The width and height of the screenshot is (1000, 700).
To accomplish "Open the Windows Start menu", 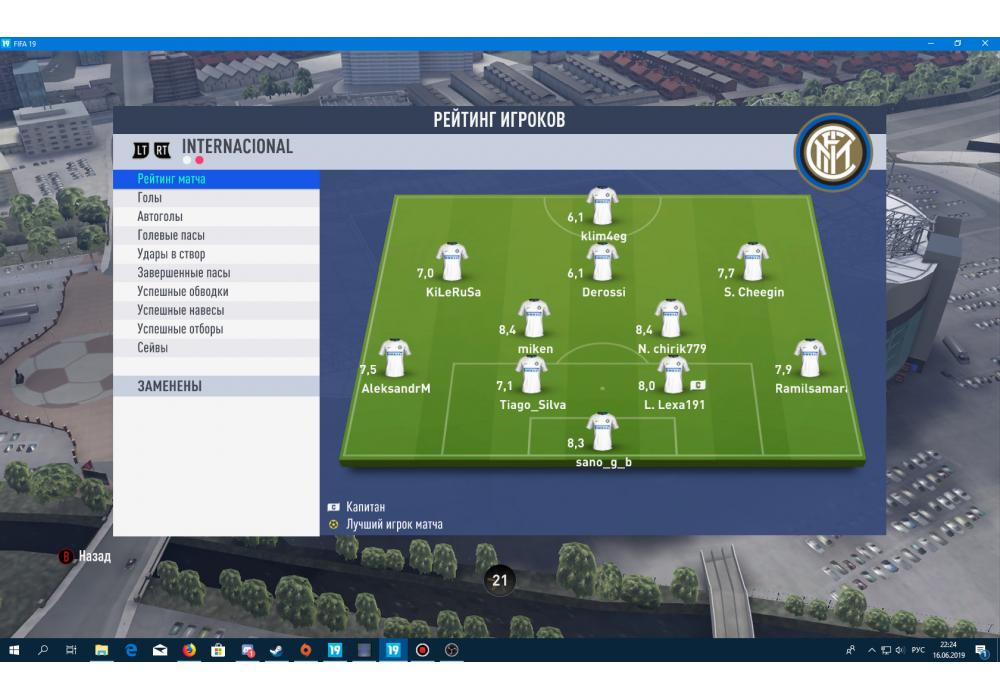I will 14,650.
